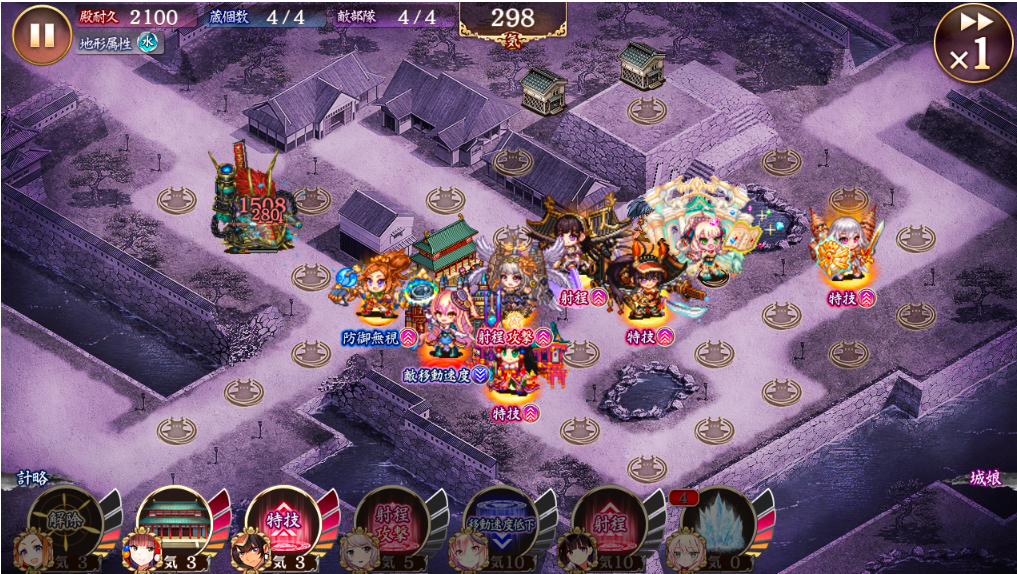Open the 計略 stratagem tab

32,479
